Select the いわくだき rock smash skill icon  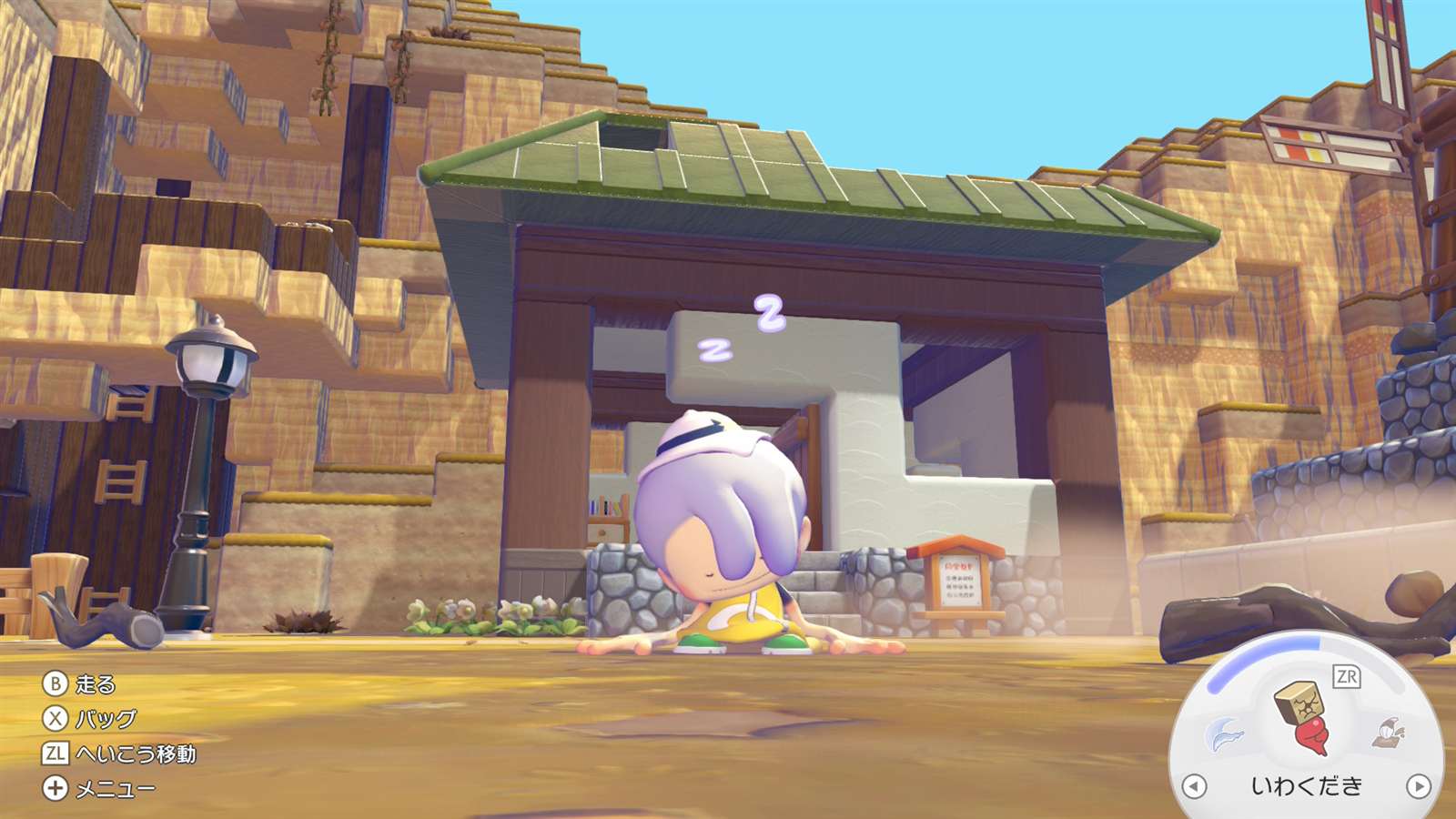click(x=1303, y=716)
